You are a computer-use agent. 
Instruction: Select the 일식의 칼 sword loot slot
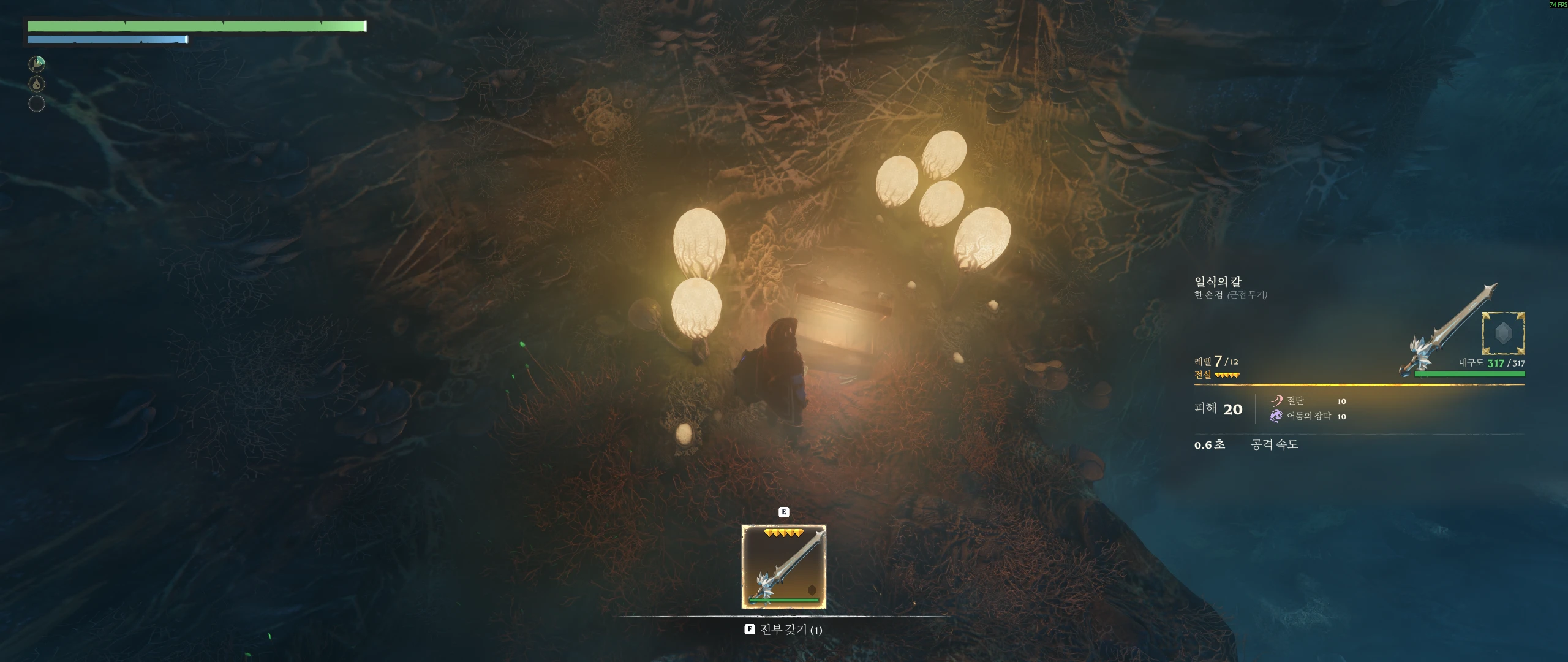pos(783,566)
